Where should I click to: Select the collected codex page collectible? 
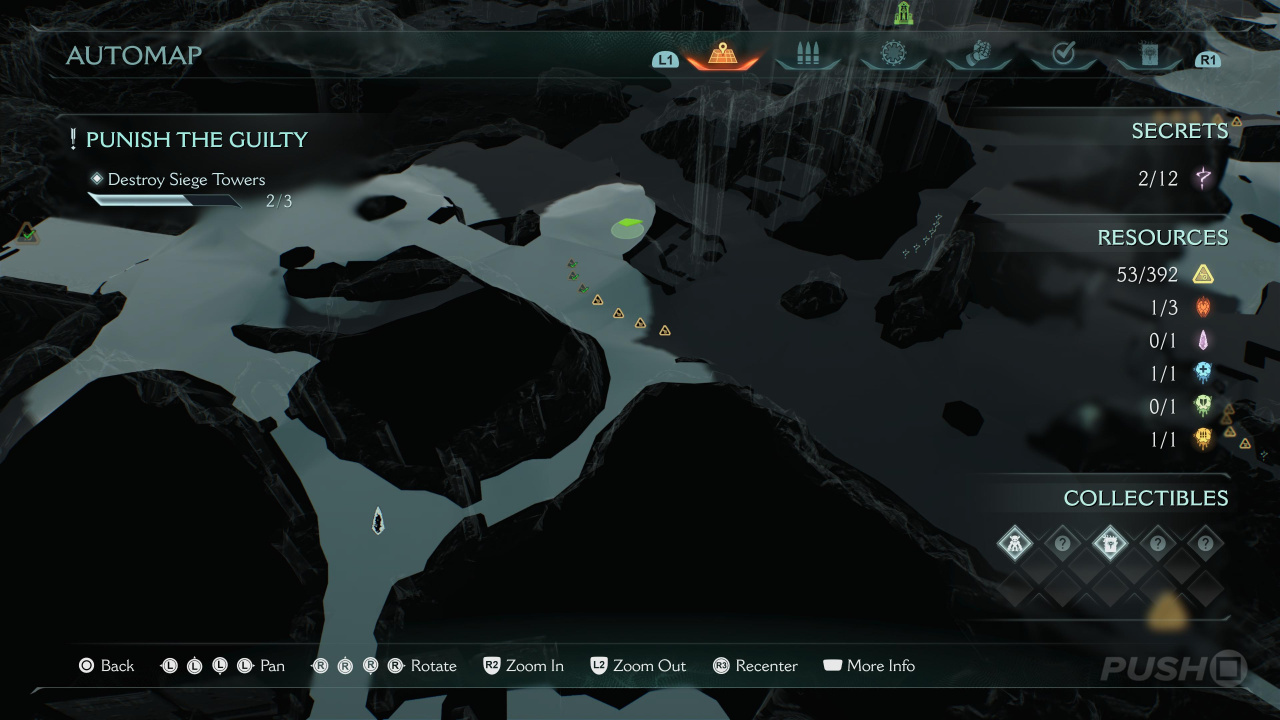click(x=1110, y=544)
